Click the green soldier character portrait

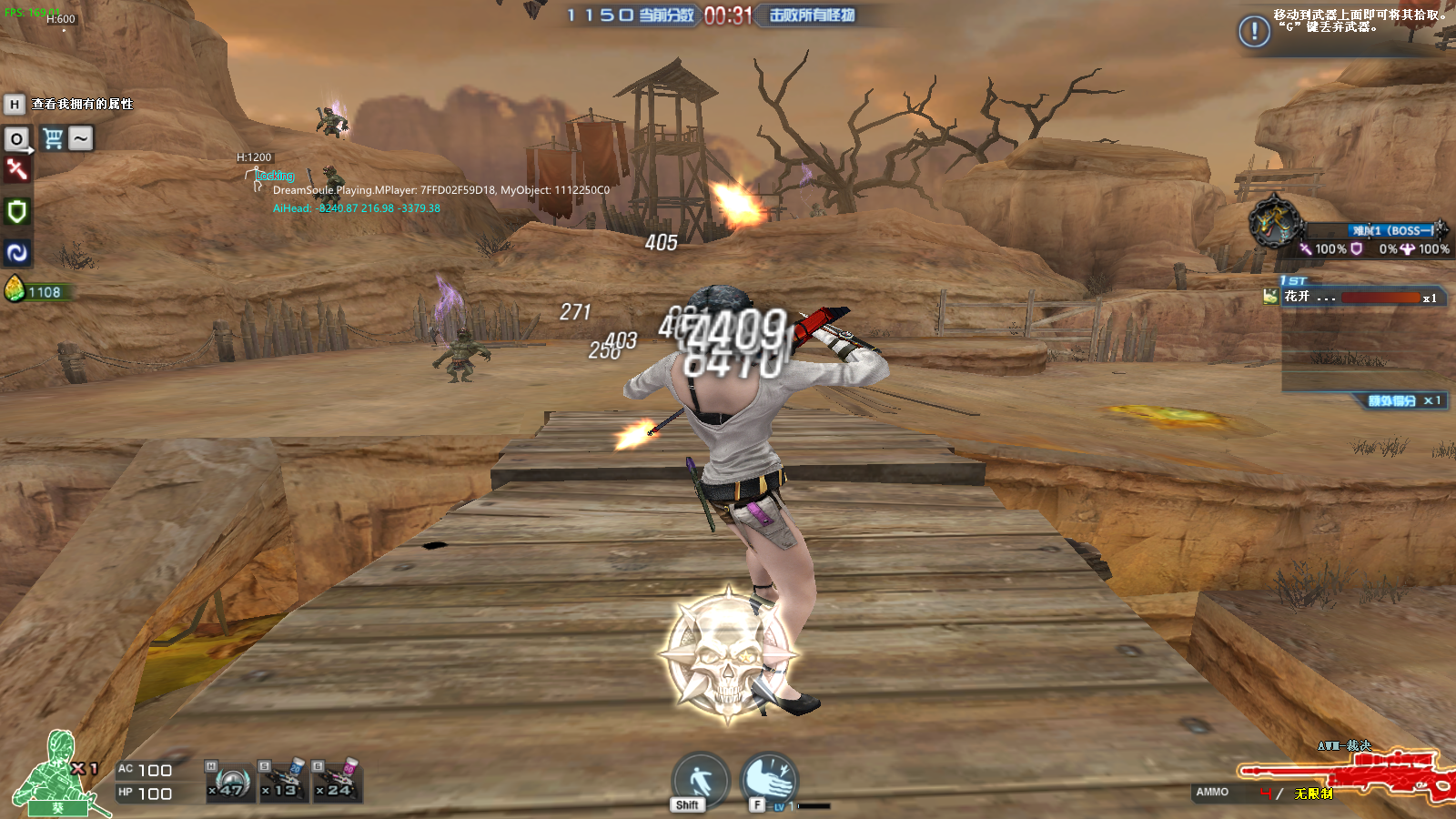pos(56,773)
